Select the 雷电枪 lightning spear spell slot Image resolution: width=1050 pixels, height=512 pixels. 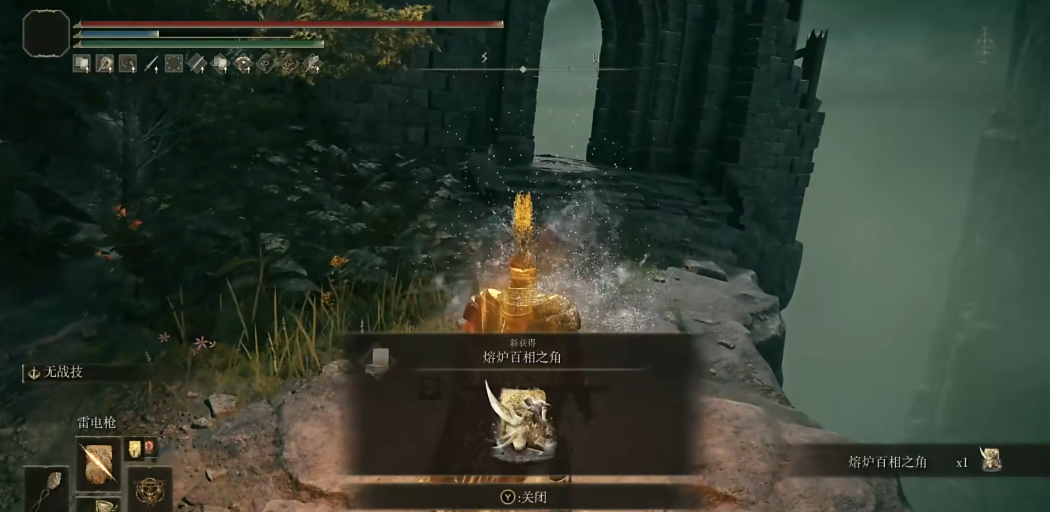coord(98,463)
